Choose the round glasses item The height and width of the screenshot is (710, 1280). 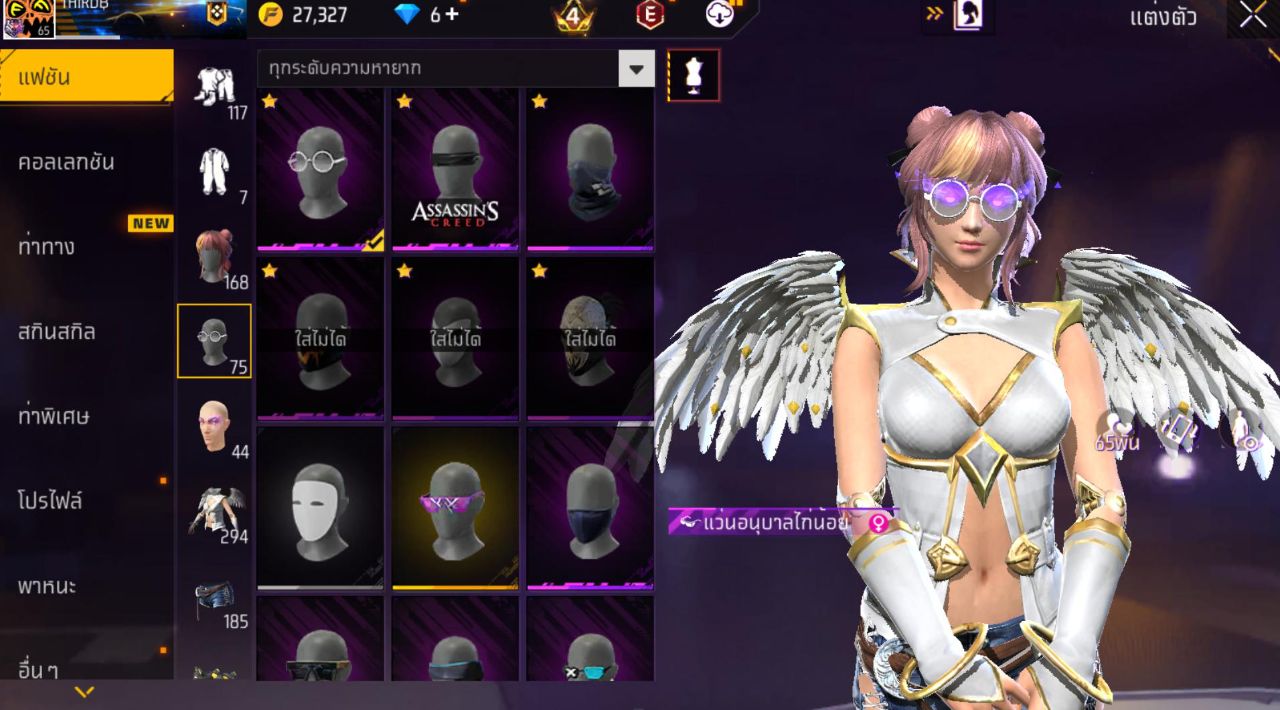tap(320, 168)
